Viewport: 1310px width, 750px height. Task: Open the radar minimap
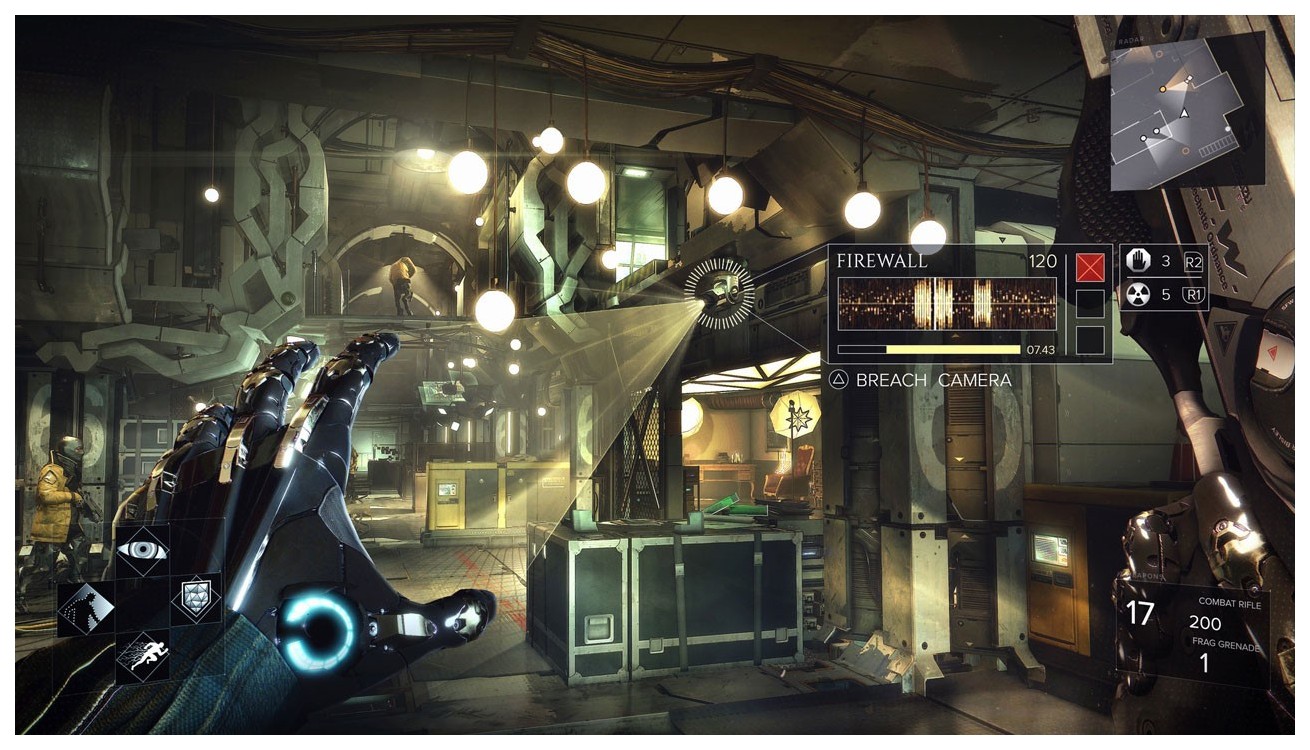pos(1188,110)
